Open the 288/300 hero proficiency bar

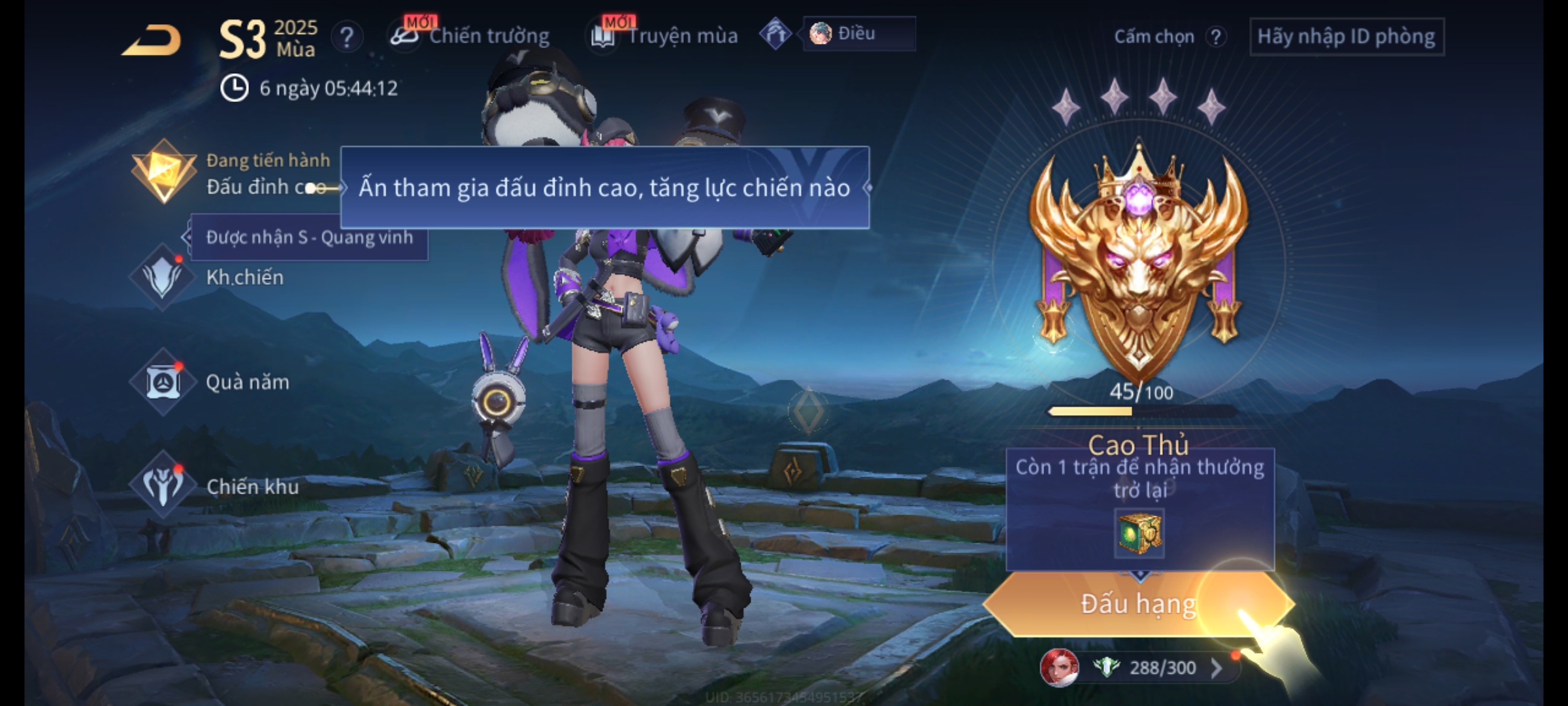(x=1163, y=668)
